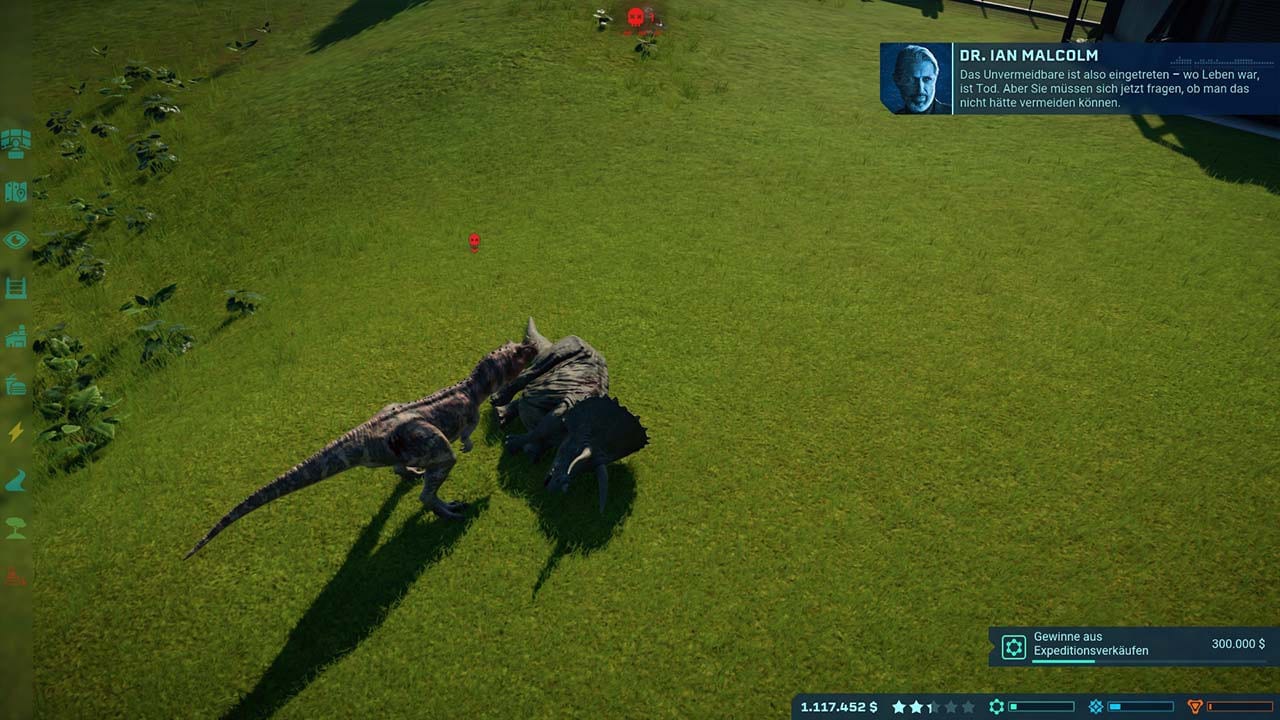Select the red demolish tool icon
This screenshot has height=720, width=1280.
tap(15, 576)
